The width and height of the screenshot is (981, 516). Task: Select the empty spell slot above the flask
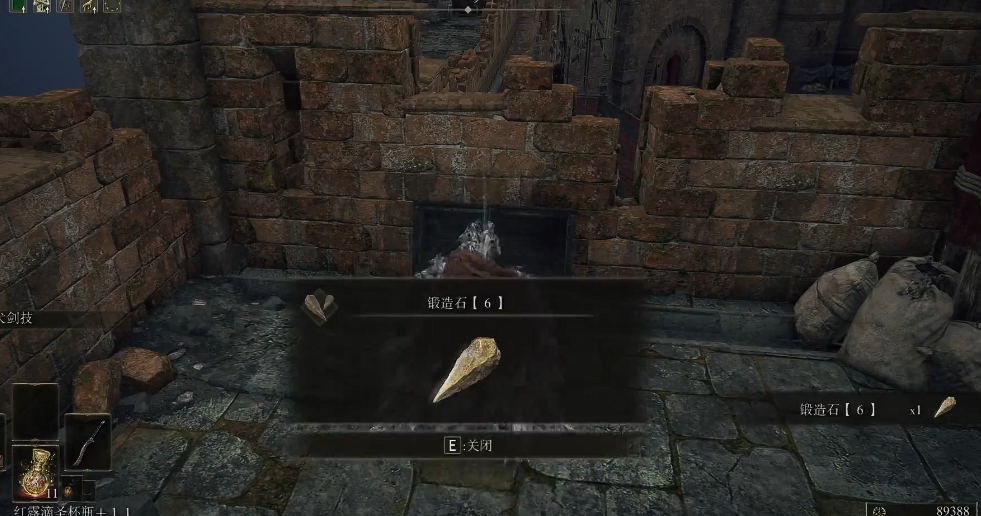tap(35, 410)
